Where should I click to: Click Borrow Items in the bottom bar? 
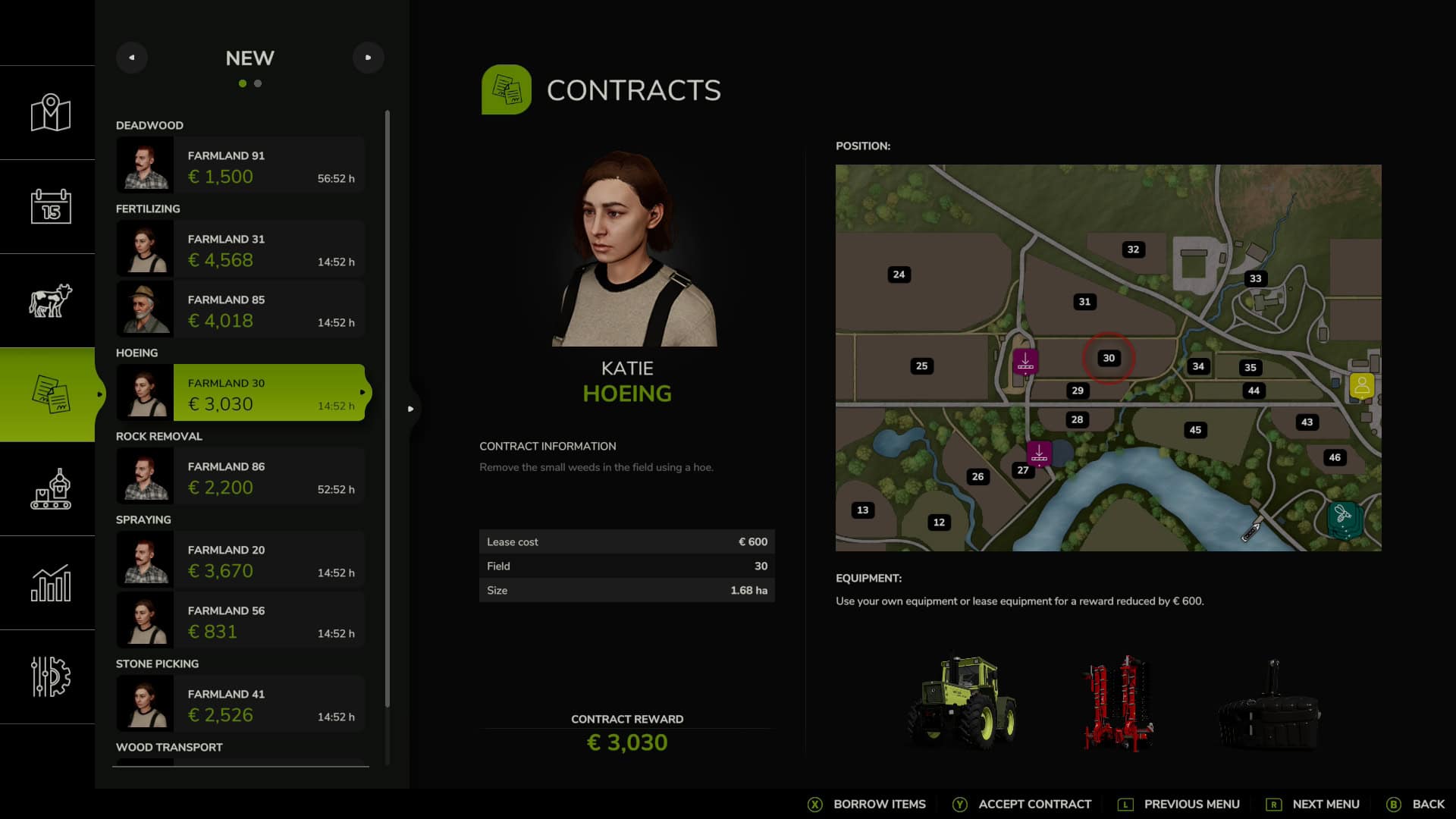(868, 804)
